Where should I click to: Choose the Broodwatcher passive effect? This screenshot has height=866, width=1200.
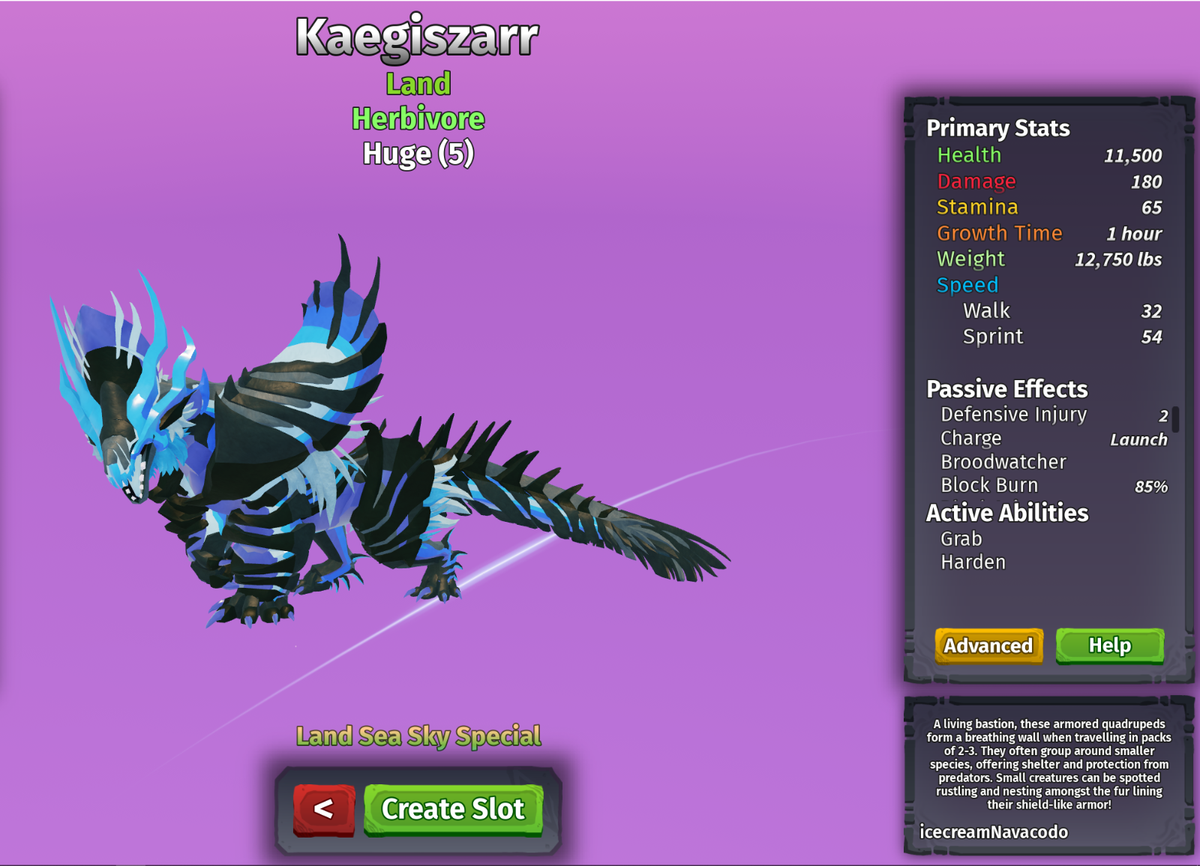point(1003,462)
